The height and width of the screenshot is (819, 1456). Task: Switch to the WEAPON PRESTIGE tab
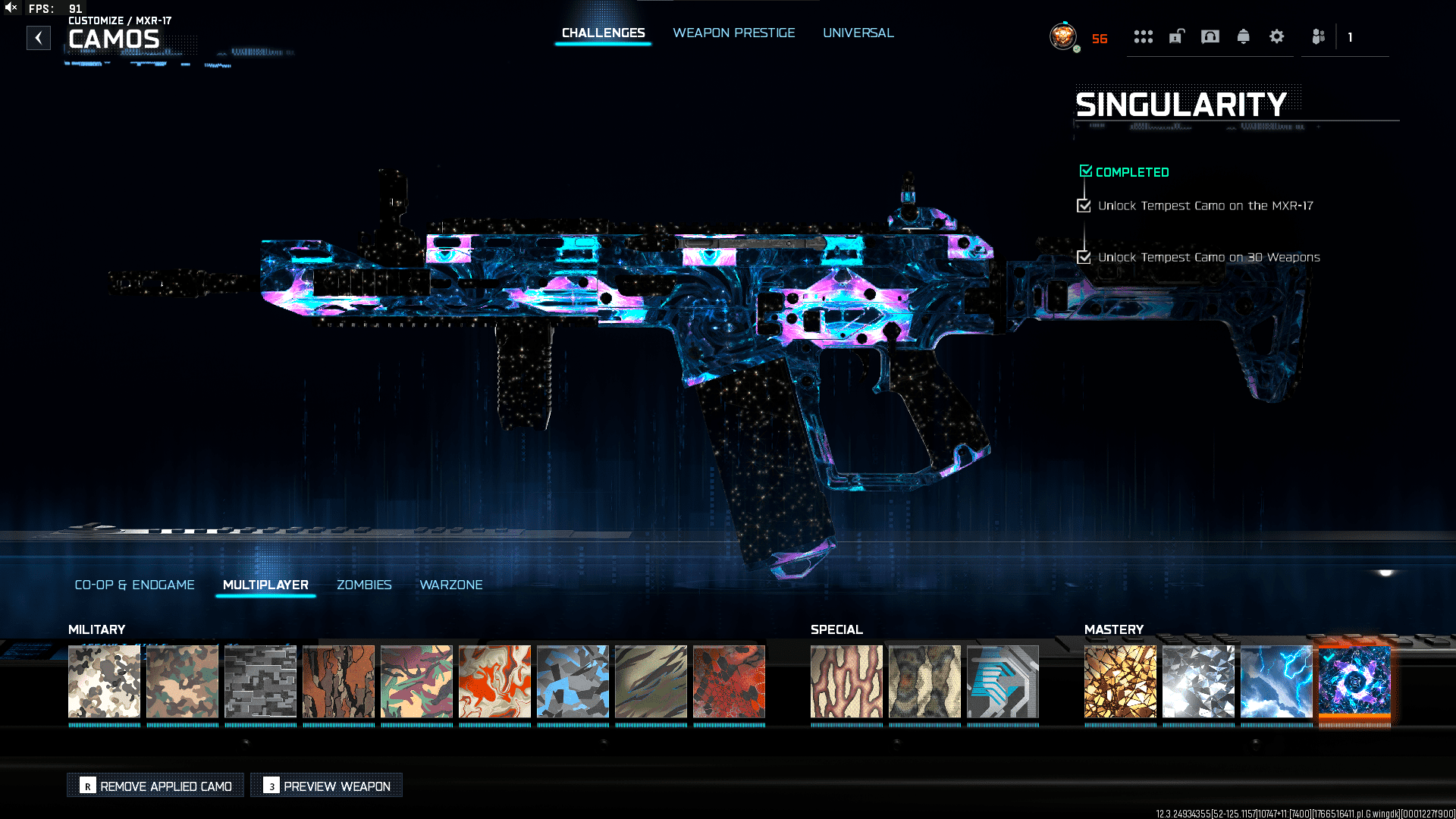[x=733, y=33]
